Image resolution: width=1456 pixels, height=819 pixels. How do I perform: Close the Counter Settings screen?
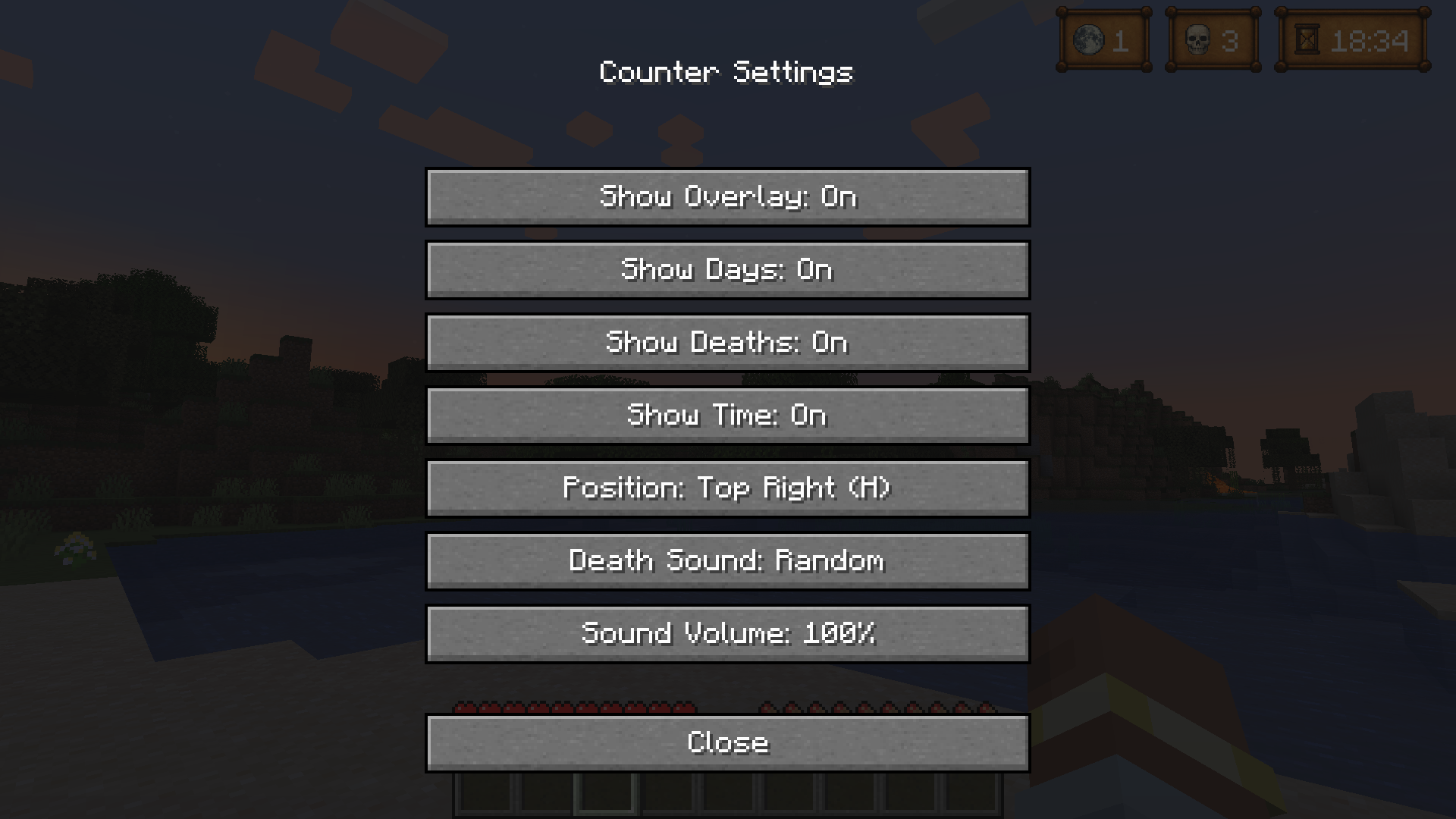pyautogui.click(x=728, y=742)
